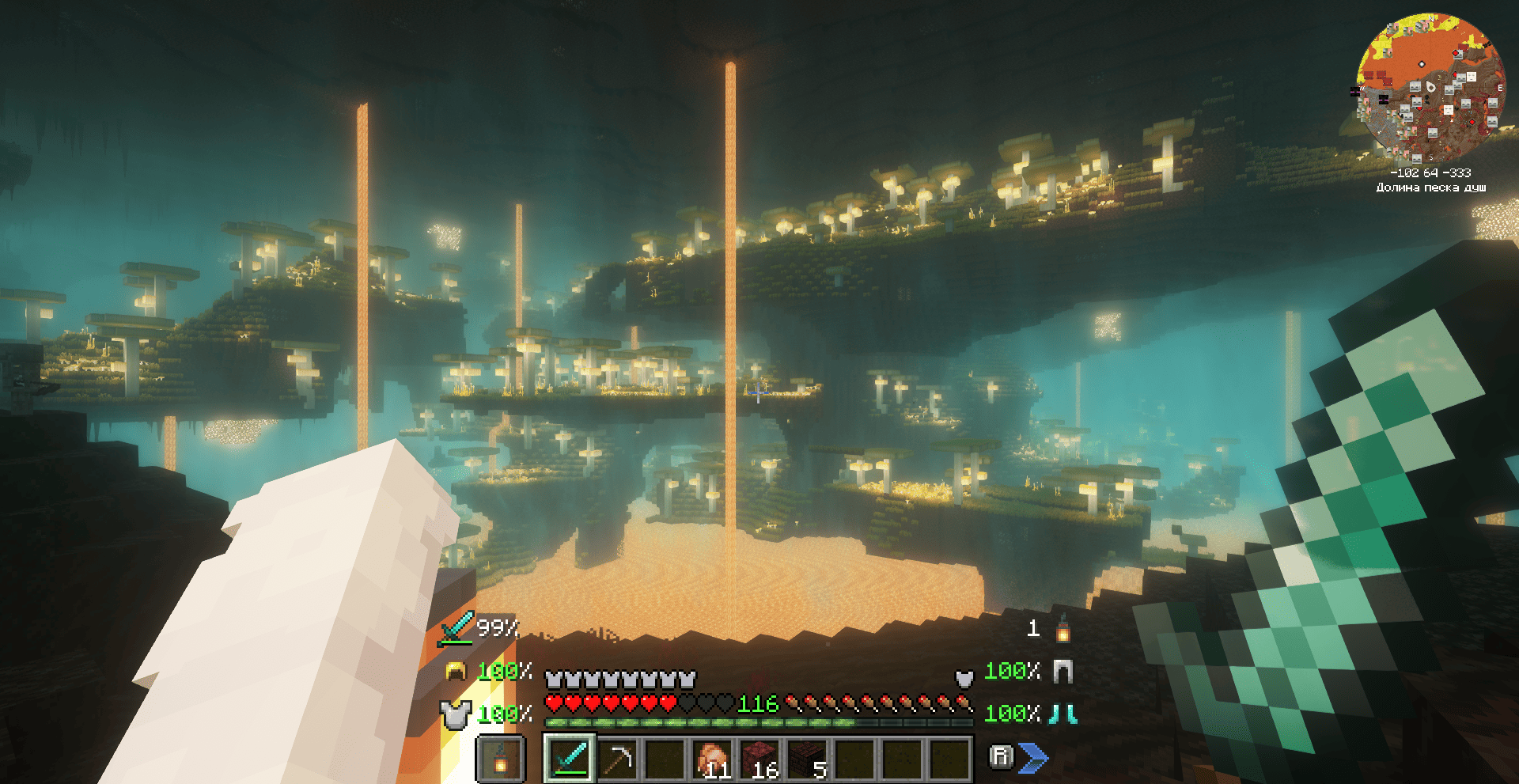1519x784 pixels.
Task: Click the off-hand lantern slot
Action: (x=500, y=758)
